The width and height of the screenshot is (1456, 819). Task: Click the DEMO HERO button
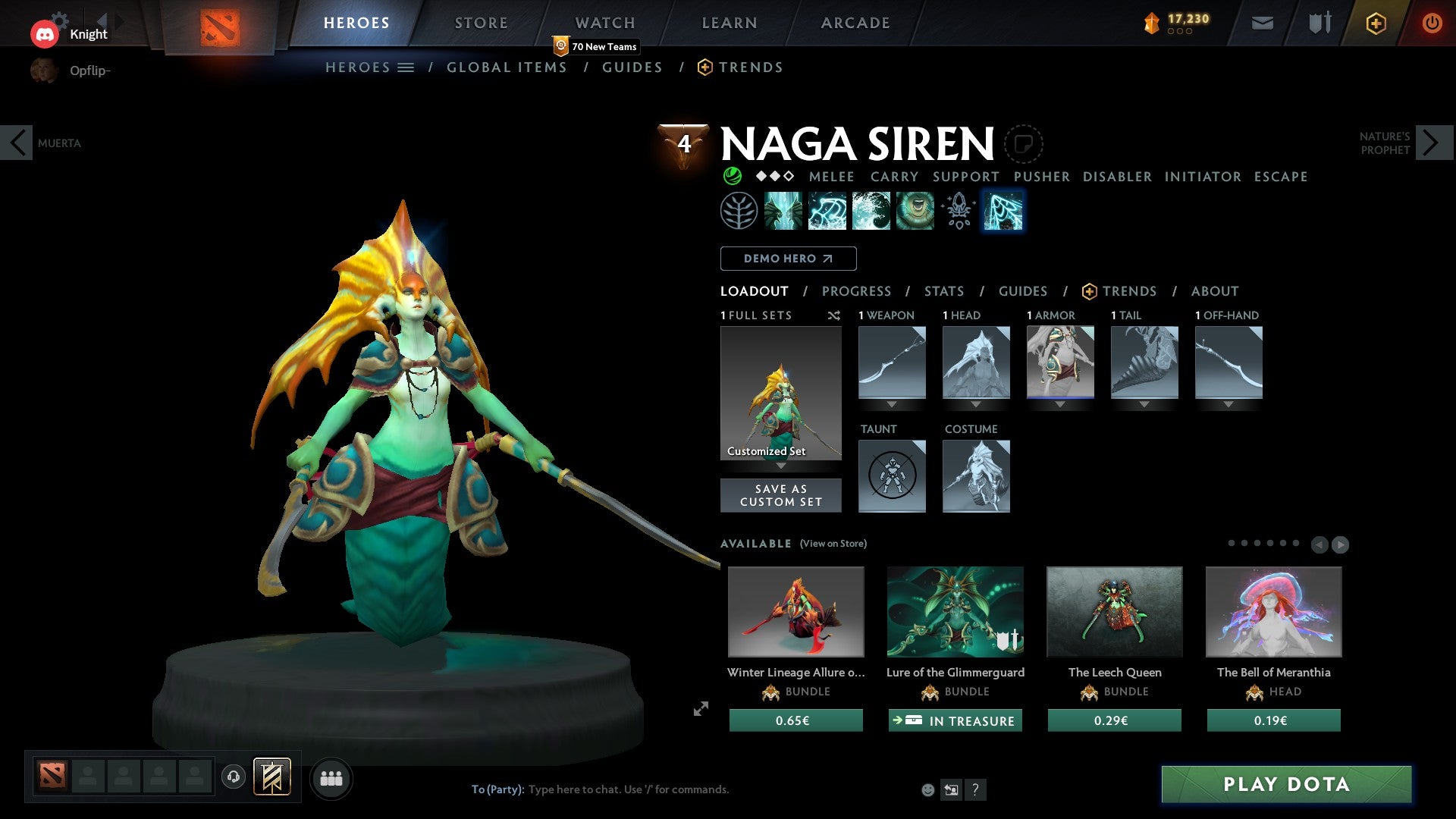[x=788, y=259]
